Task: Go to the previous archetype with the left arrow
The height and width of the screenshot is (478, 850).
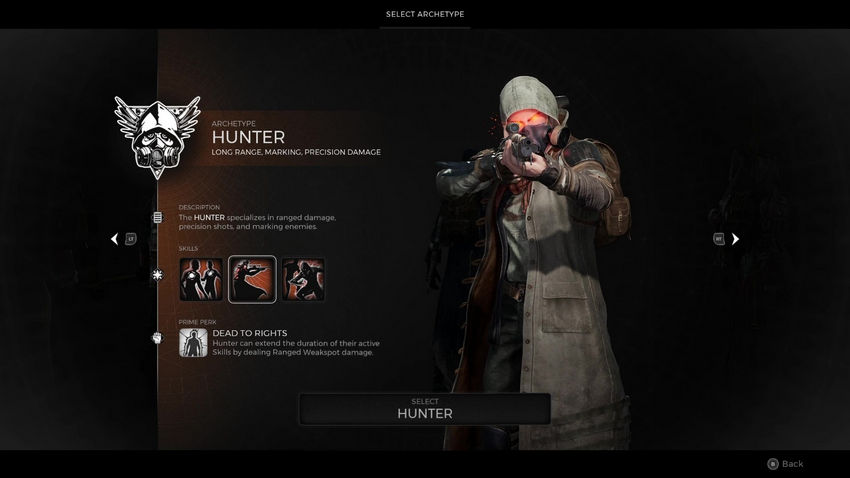Action: 115,239
